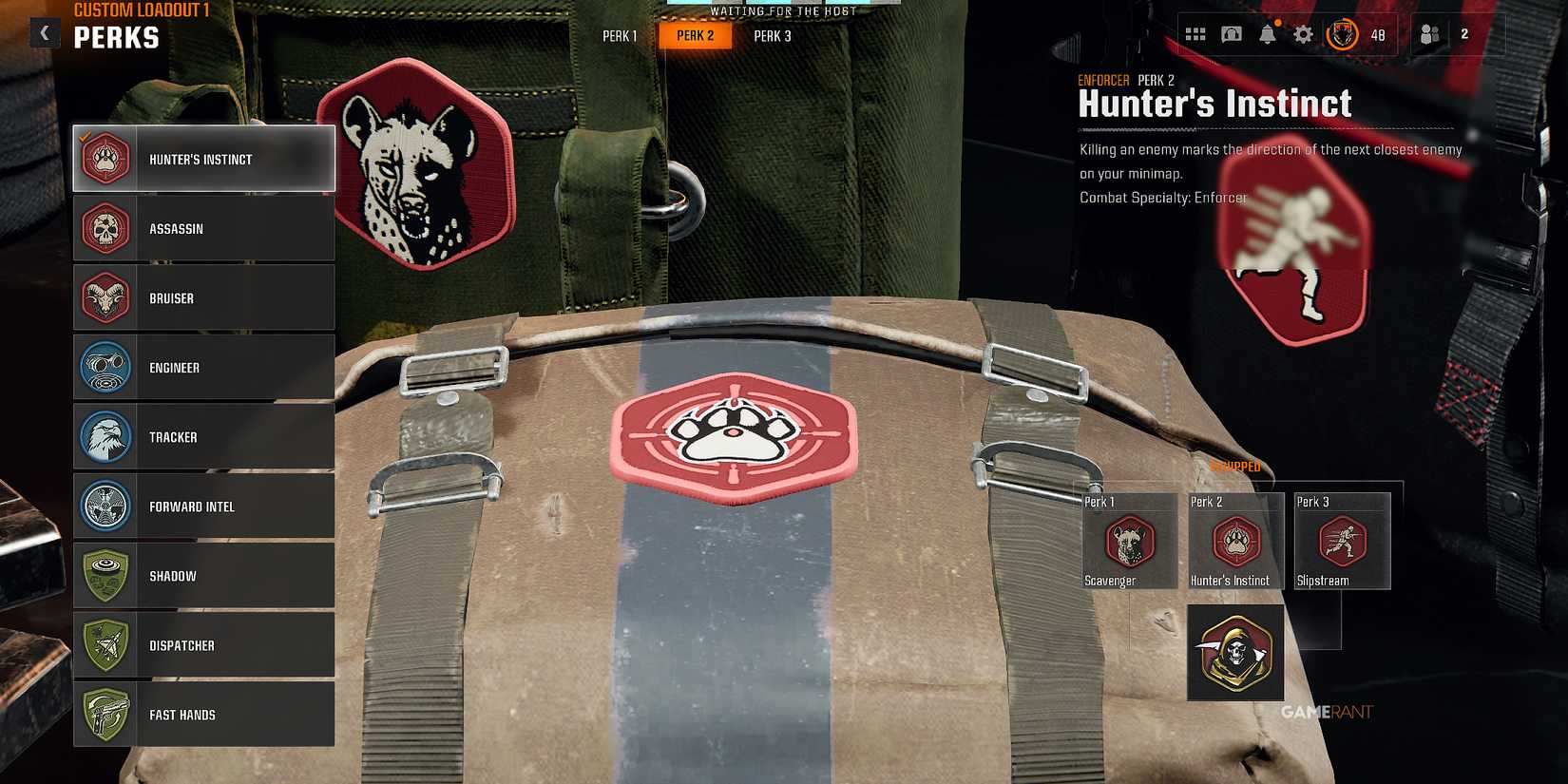1568x784 pixels.
Task: Select the Fast Hands pistol perk icon
Action: (105, 715)
